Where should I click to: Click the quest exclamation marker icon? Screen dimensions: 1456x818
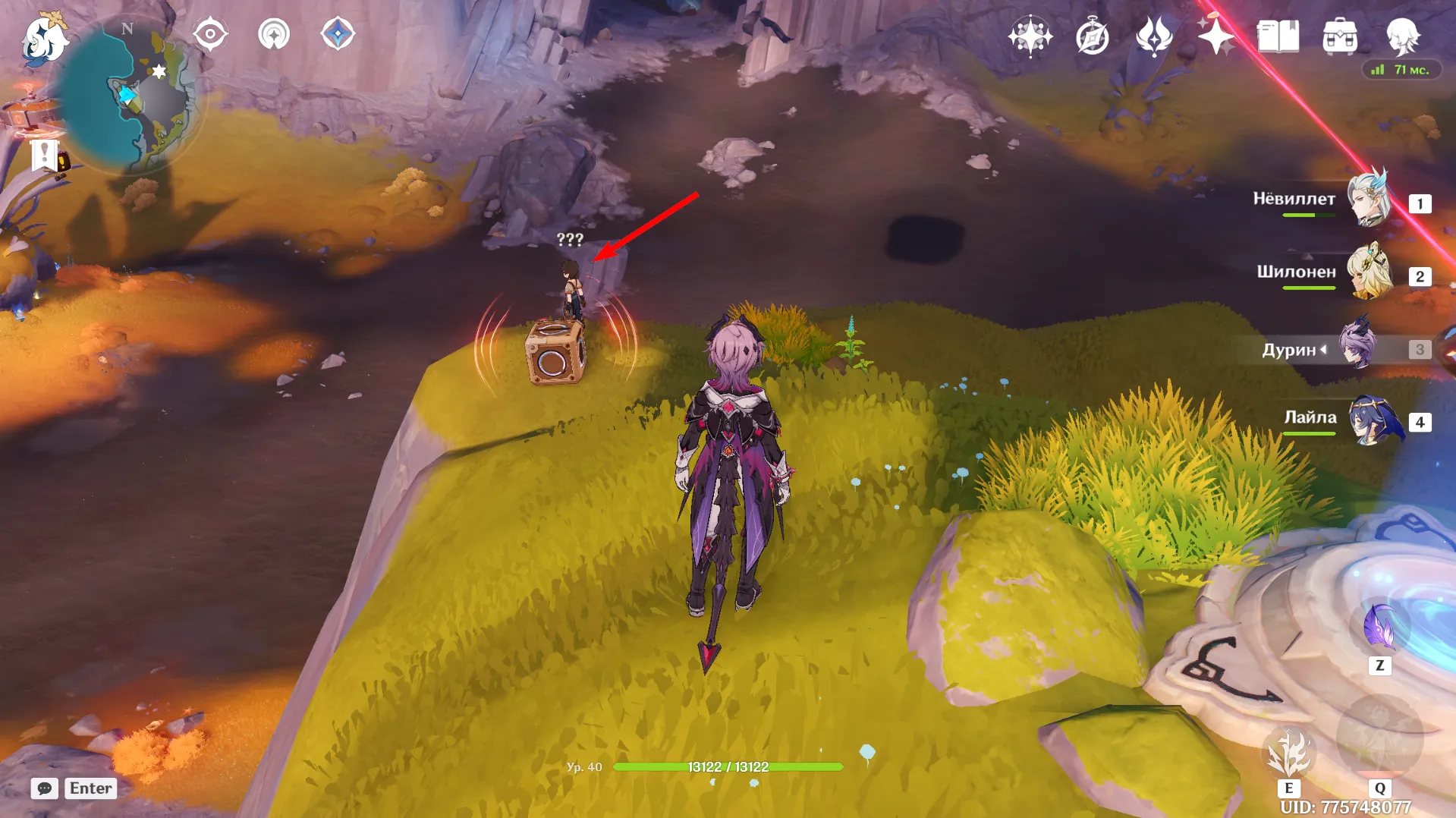[46, 155]
